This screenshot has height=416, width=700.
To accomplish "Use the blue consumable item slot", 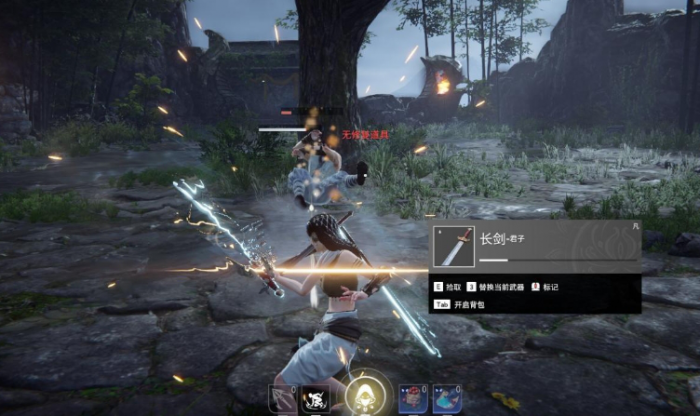I will [447, 399].
